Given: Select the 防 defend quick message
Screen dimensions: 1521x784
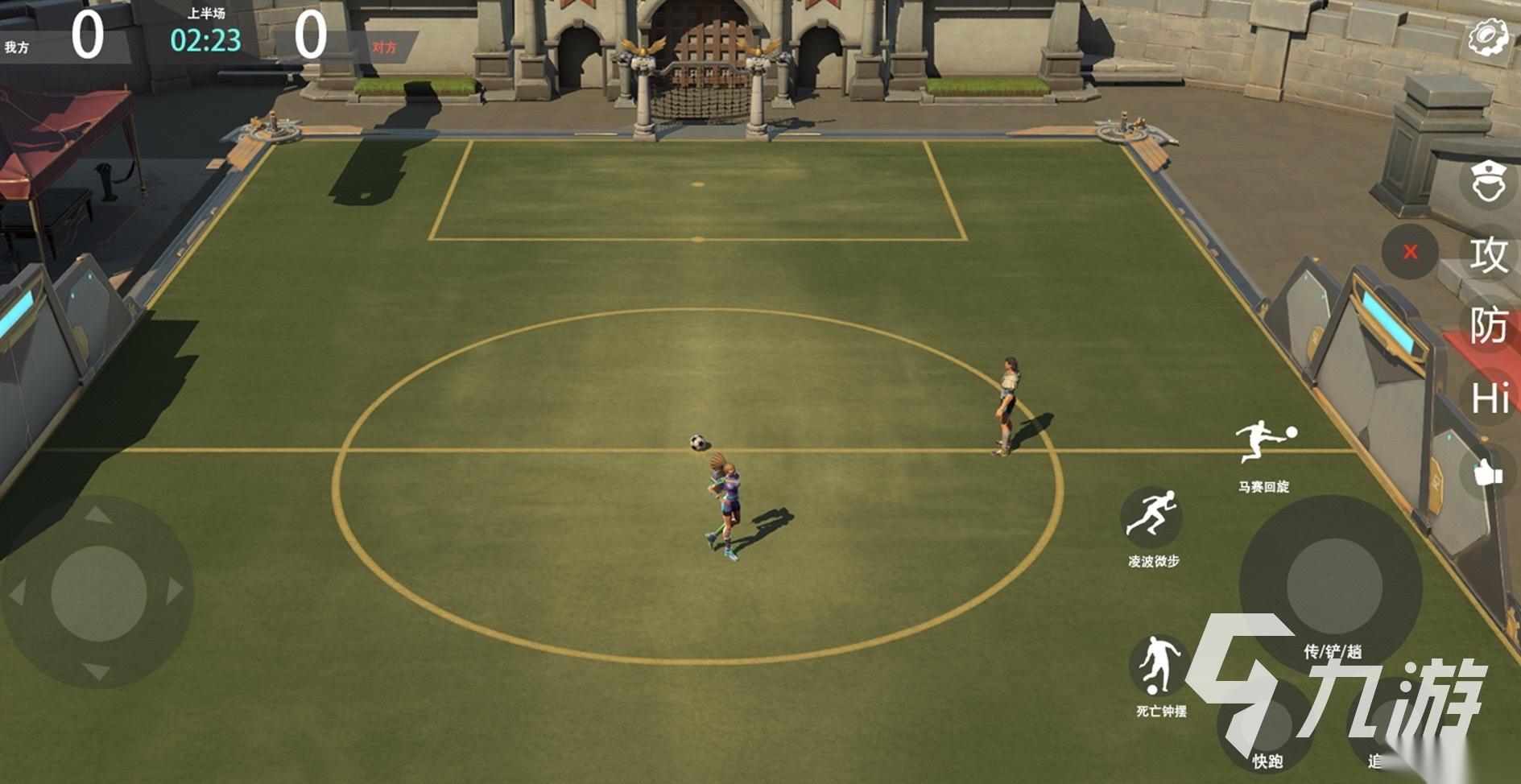Looking at the screenshot, I should click(x=1488, y=326).
